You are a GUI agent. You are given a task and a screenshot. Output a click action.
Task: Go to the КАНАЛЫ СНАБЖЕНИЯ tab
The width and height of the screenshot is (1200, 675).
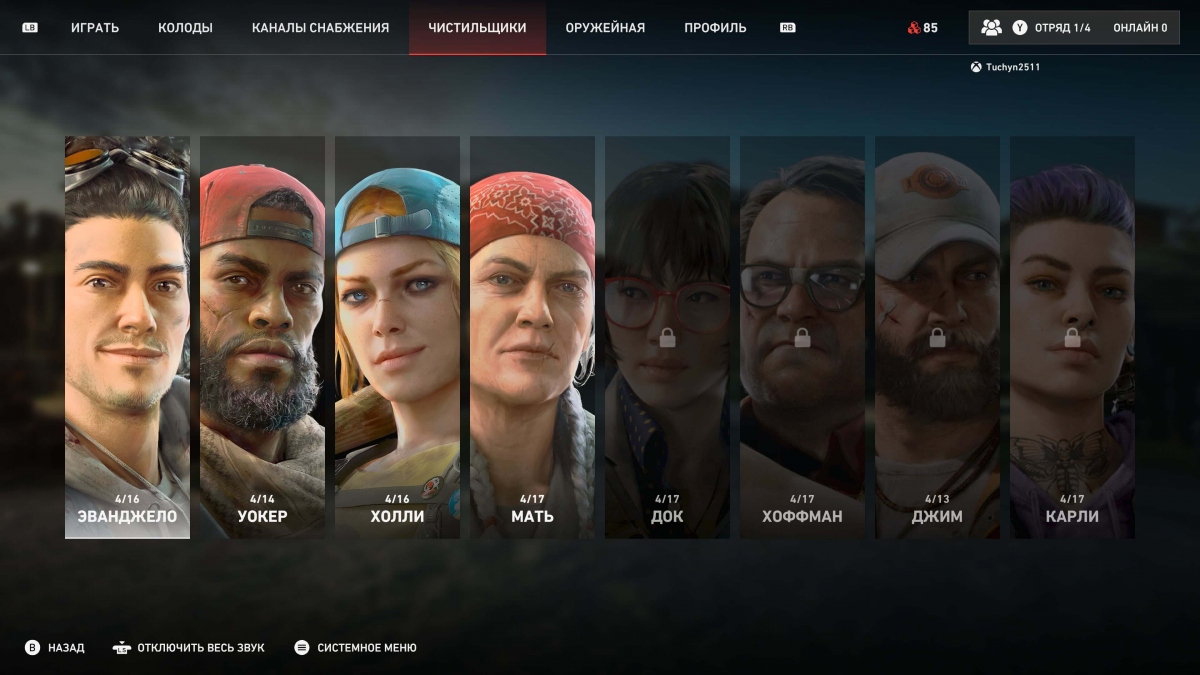pyautogui.click(x=320, y=28)
